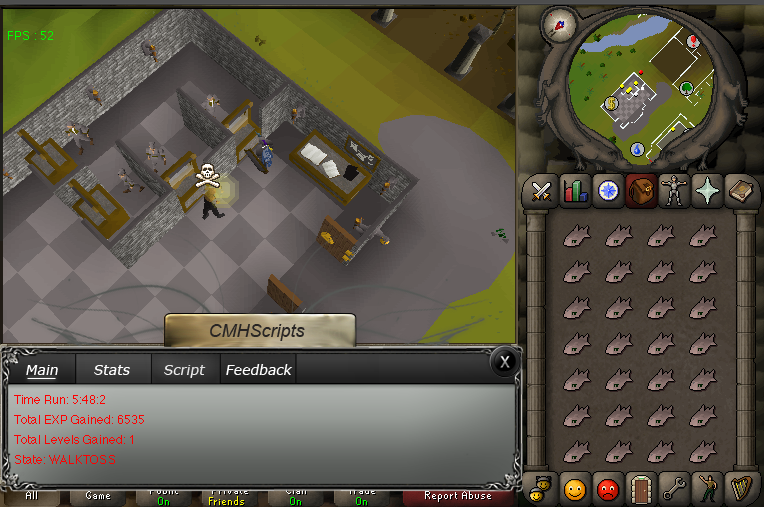Select the Inventory backpack tab
764x507 pixels.
[x=641, y=190]
